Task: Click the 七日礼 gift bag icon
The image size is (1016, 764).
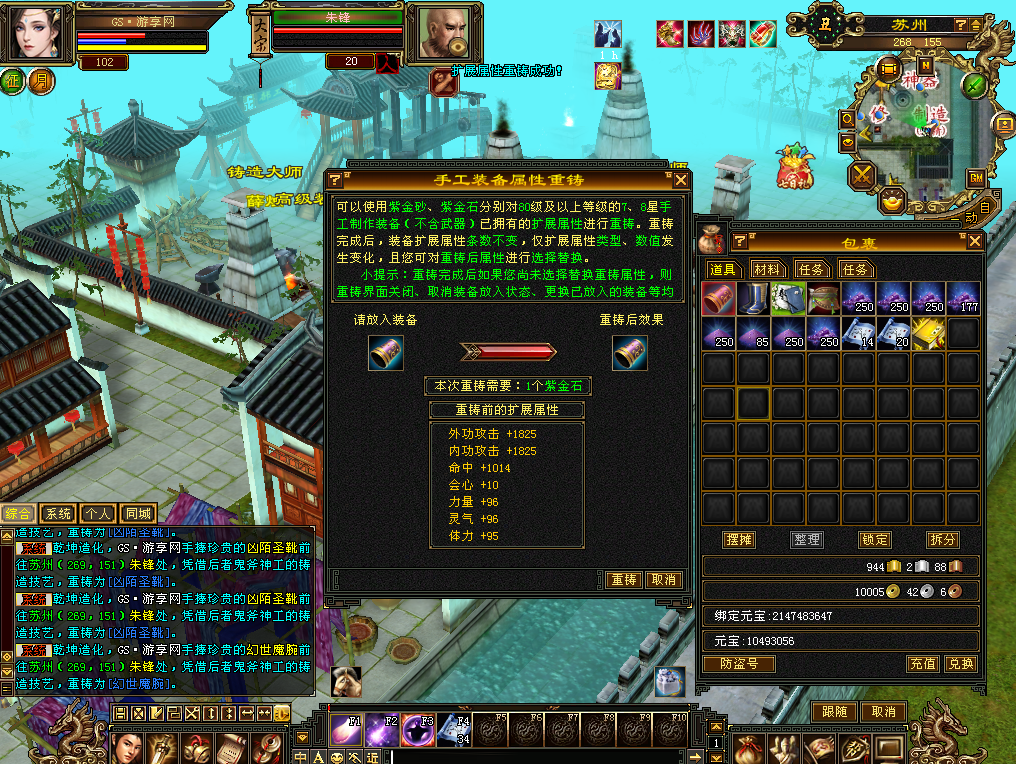Action: coord(795,166)
